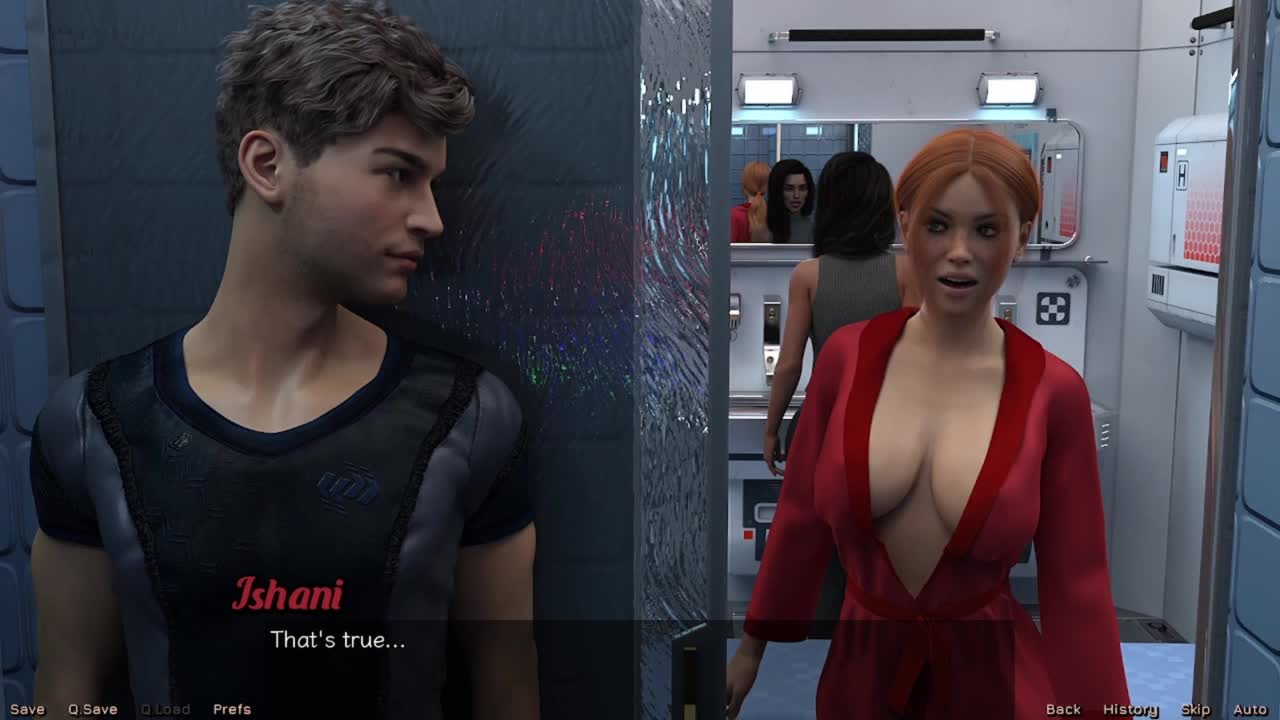The width and height of the screenshot is (1280, 720).
Task: Activate Skip mode
Action: click(x=1195, y=709)
